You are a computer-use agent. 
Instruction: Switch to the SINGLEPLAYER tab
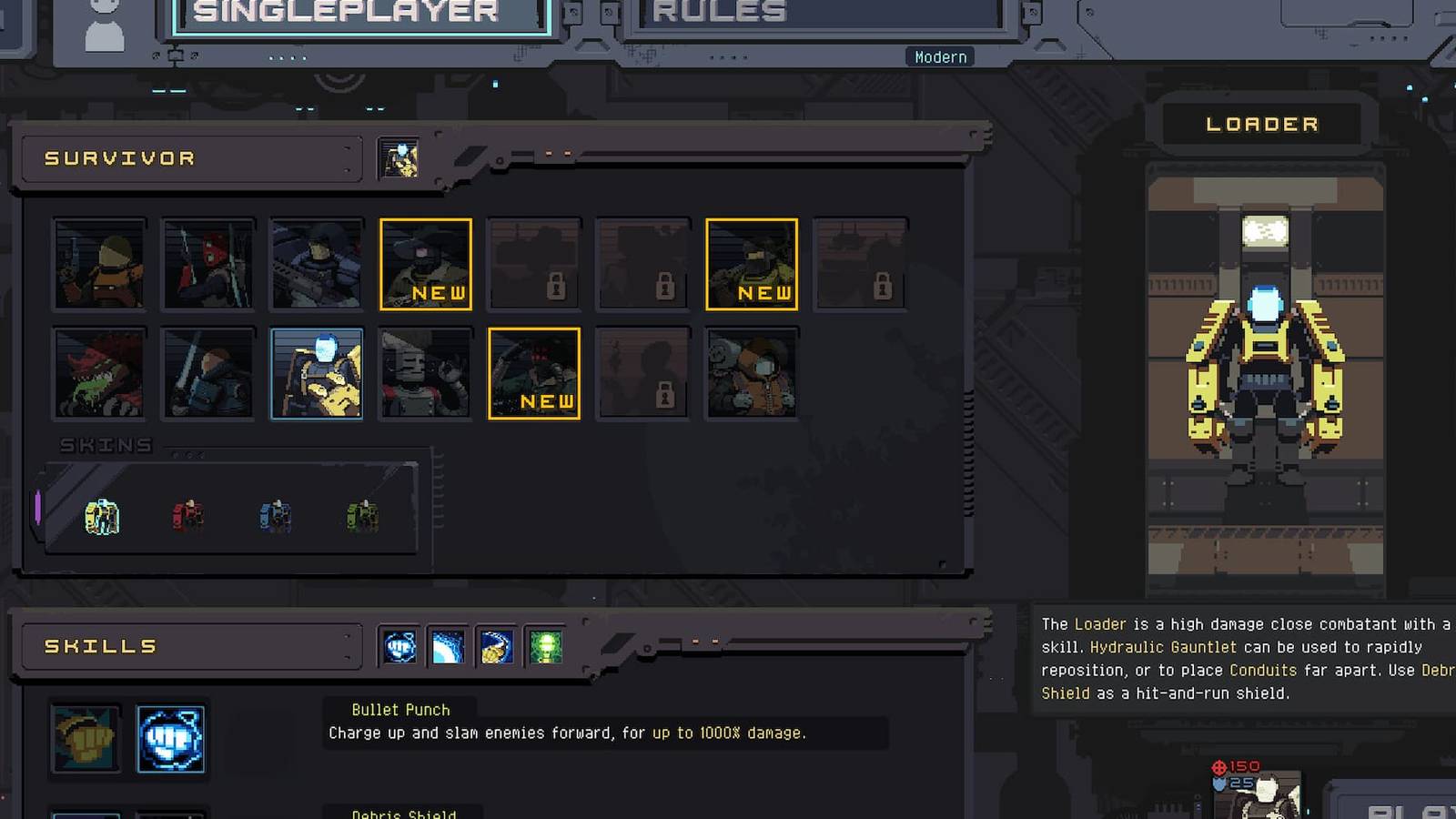point(355,13)
